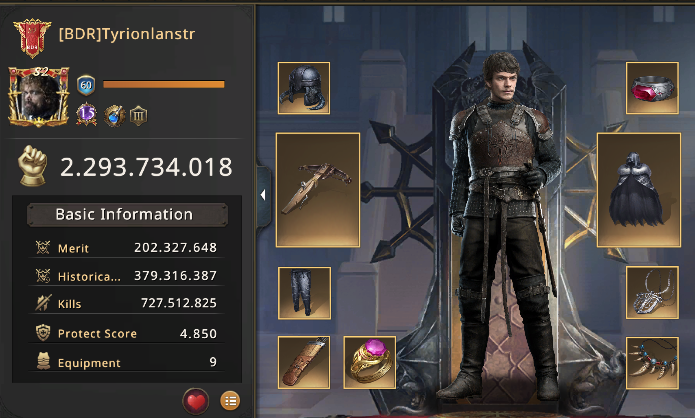Open the red gem ring slot
Image resolution: width=695 pixels, height=418 pixels.
point(652,88)
